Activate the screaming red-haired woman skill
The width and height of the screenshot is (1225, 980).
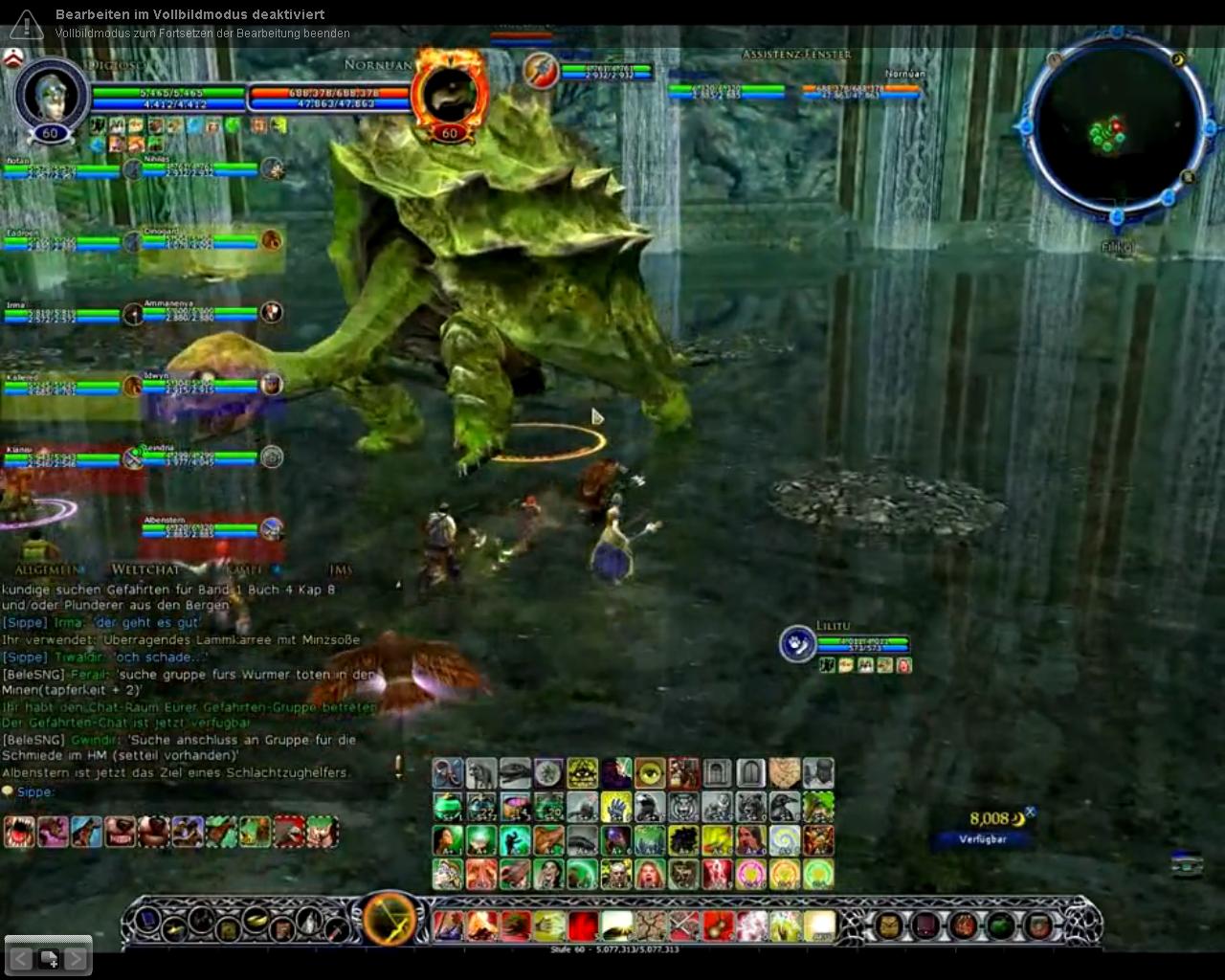point(649,874)
